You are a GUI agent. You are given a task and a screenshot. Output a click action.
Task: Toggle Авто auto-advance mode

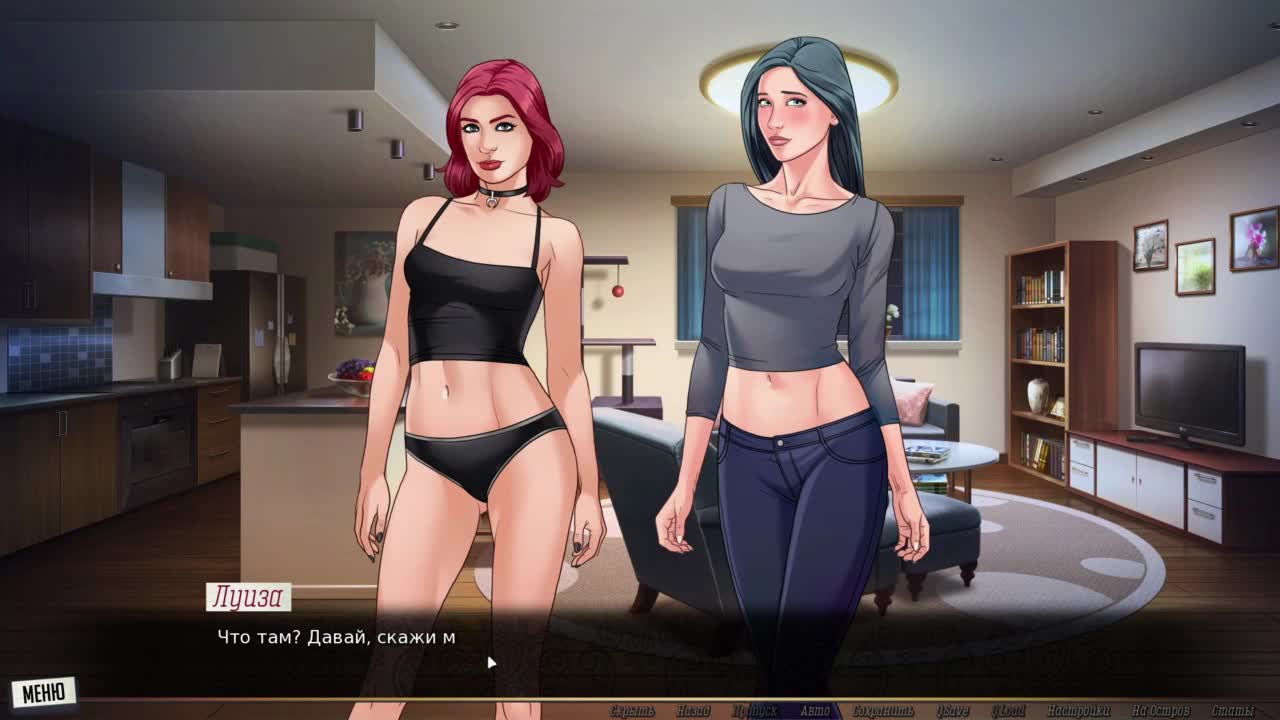tap(815, 711)
